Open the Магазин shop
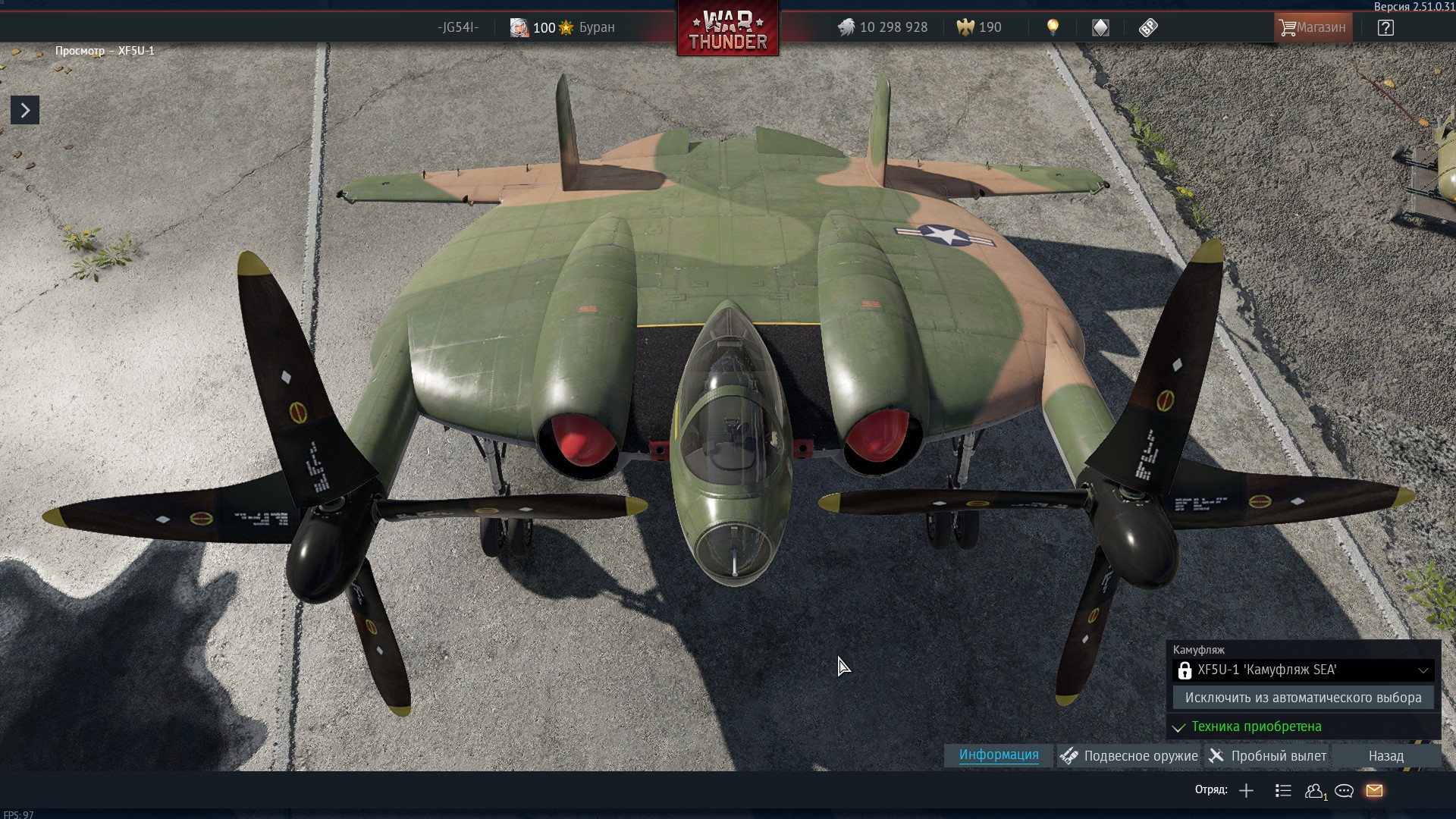Viewport: 1456px width, 819px height. point(1313,27)
